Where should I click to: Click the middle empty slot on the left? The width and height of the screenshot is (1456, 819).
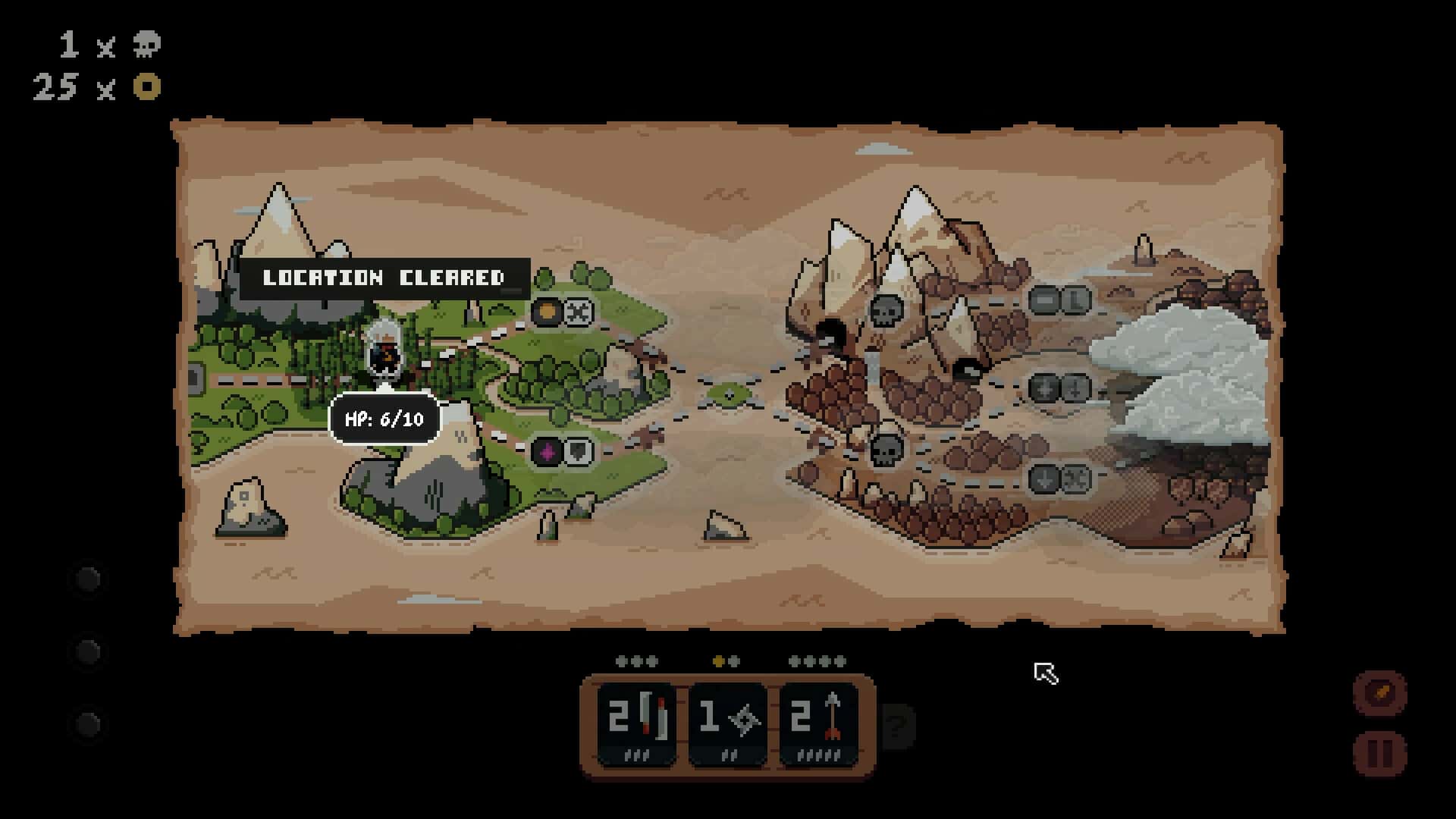coord(88,648)
